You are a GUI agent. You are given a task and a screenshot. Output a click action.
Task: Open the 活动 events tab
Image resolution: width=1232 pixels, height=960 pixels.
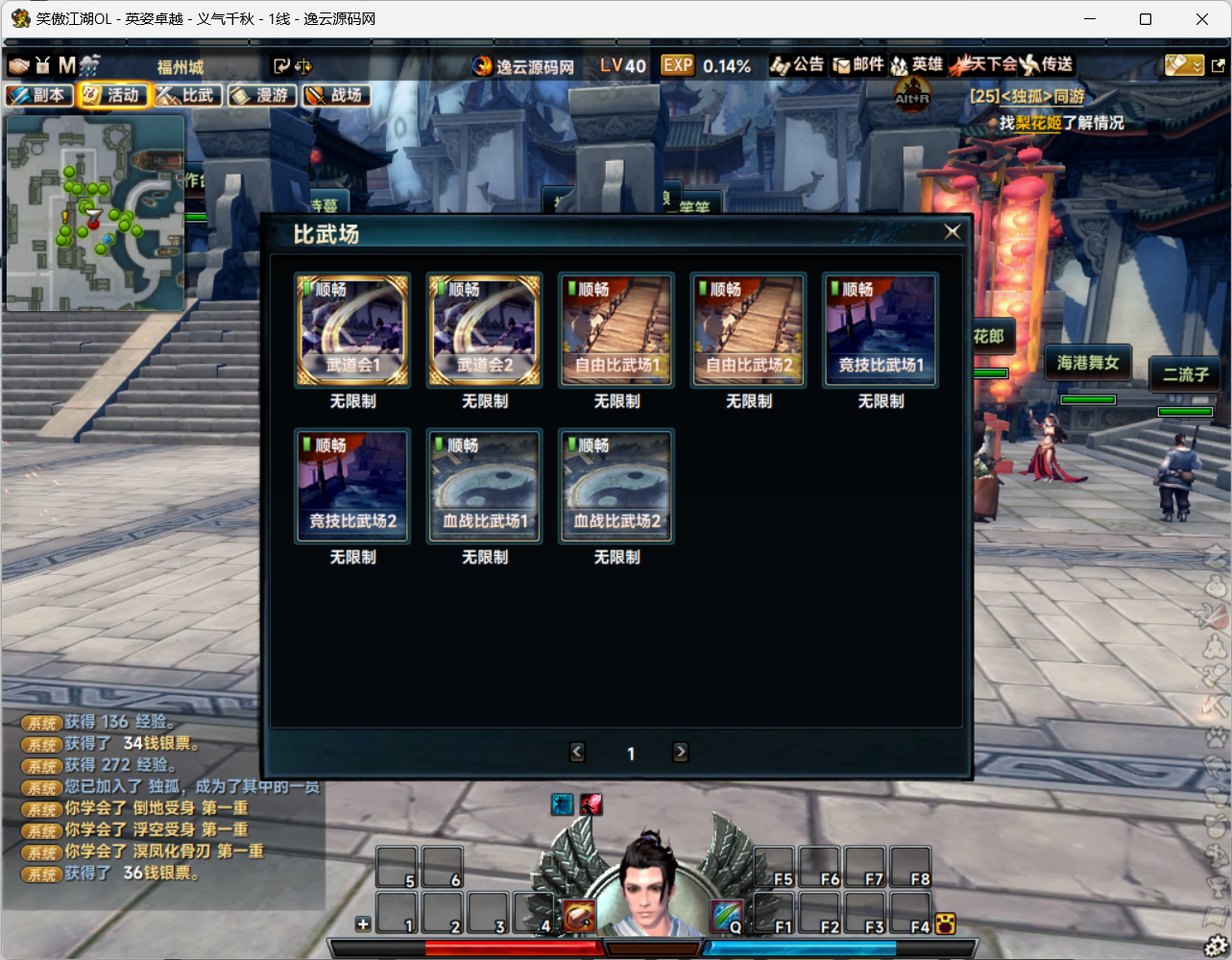pos(113,95)
